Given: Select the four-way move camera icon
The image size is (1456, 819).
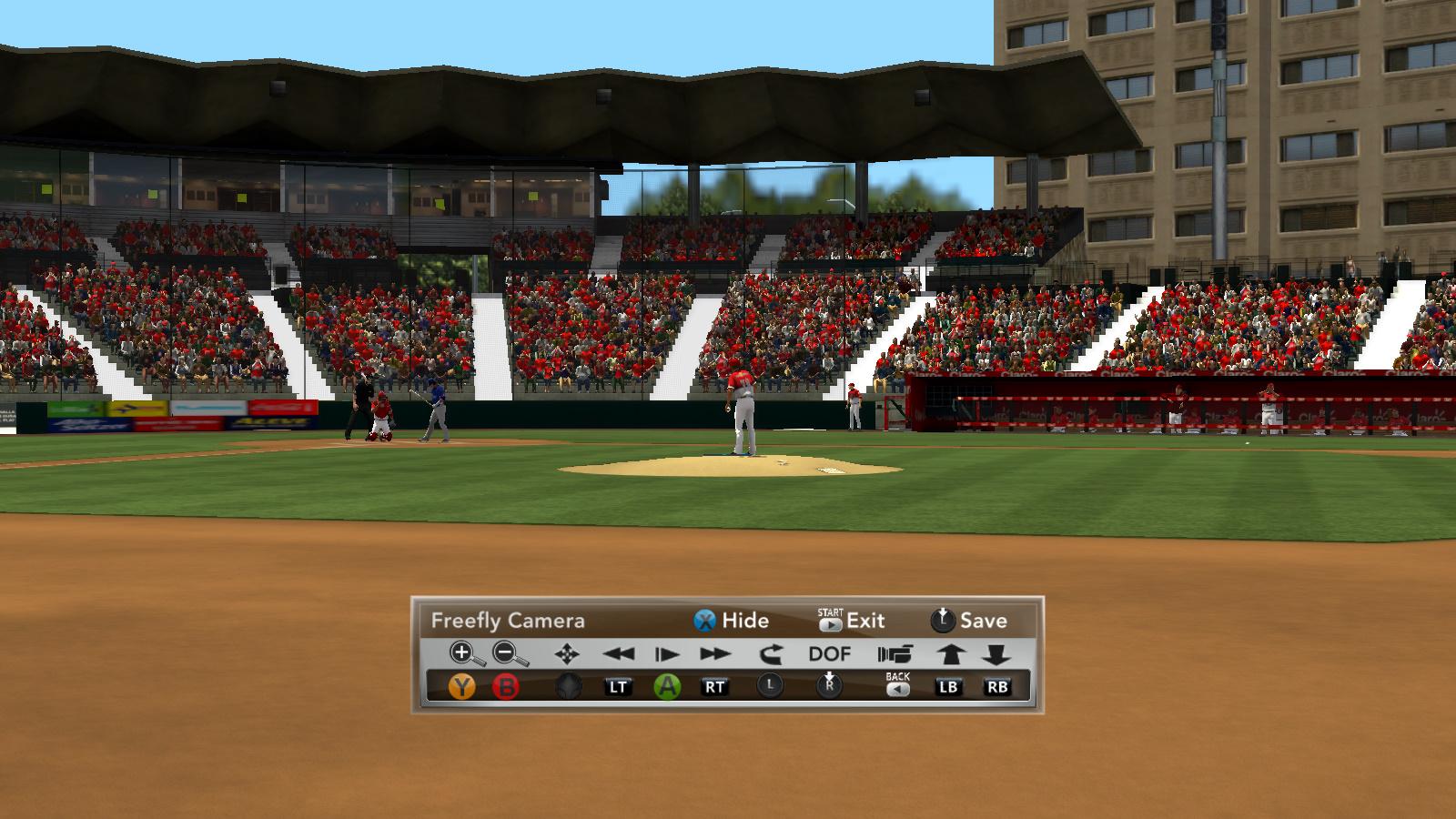Looking at the screenshot, I should (567, 653).
